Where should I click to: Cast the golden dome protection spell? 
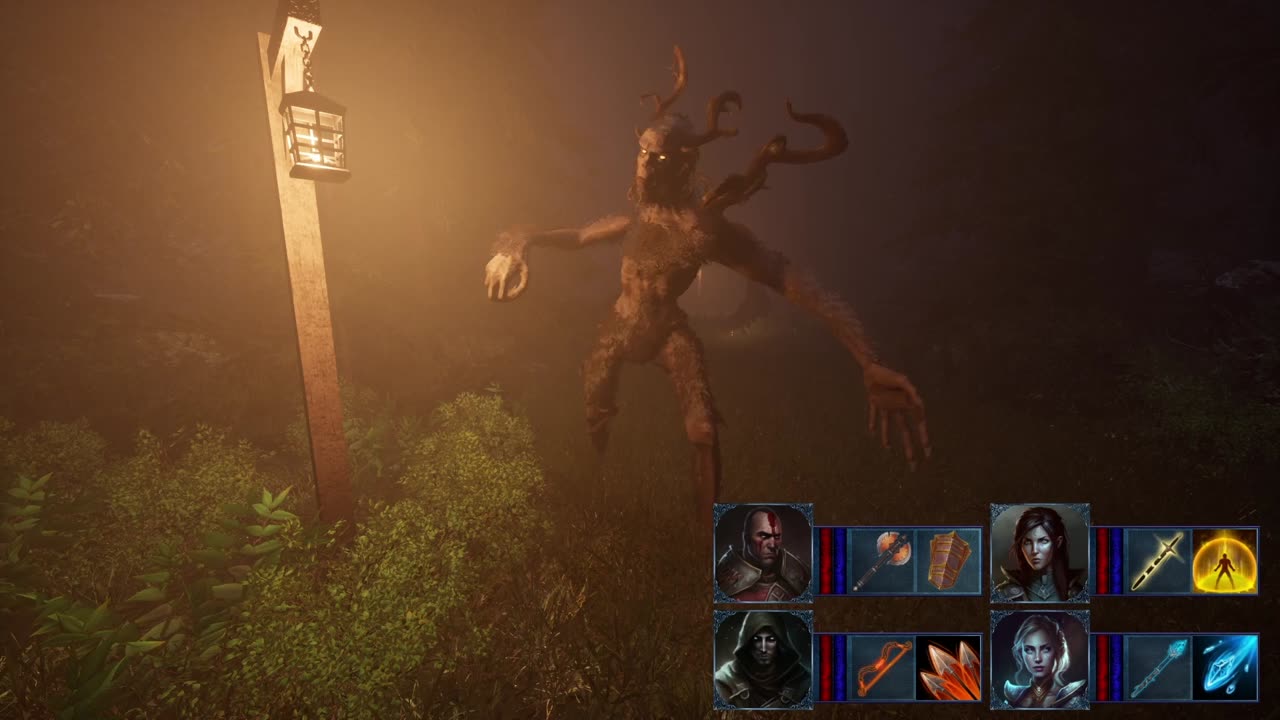pos(1225,561)
